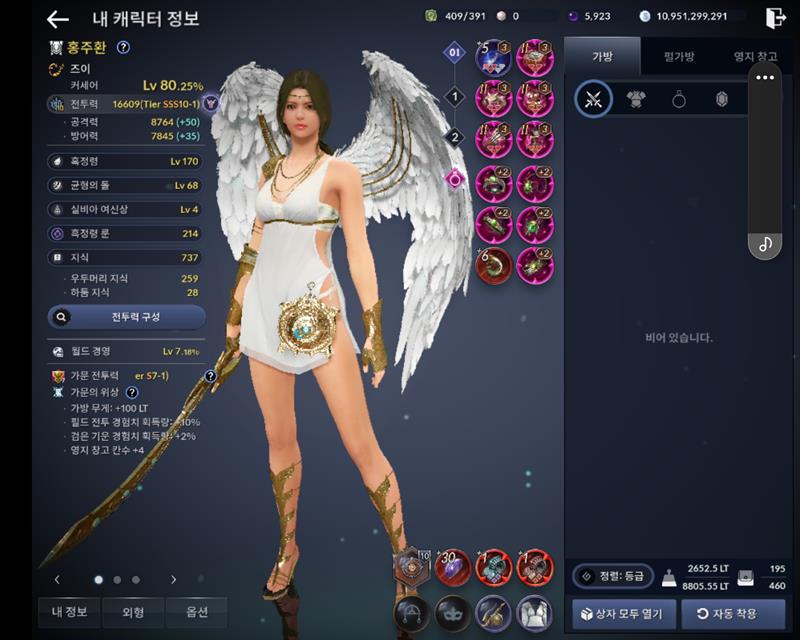Open the 옵션 tab
The height and width of the screenshot is (640, 800).
196,612
